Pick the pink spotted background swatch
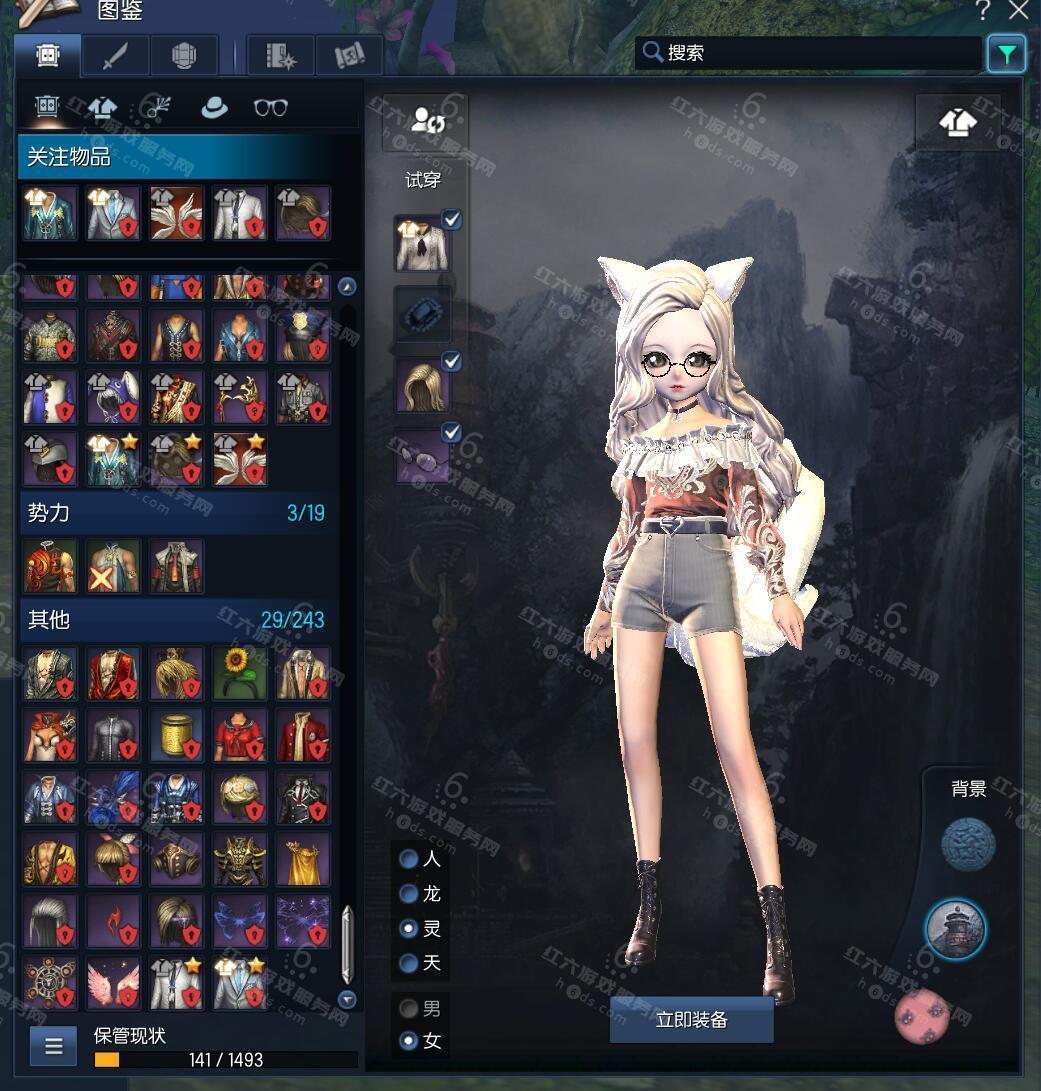Screen dimensions: 1041x1091 [x=921, y=1014]
